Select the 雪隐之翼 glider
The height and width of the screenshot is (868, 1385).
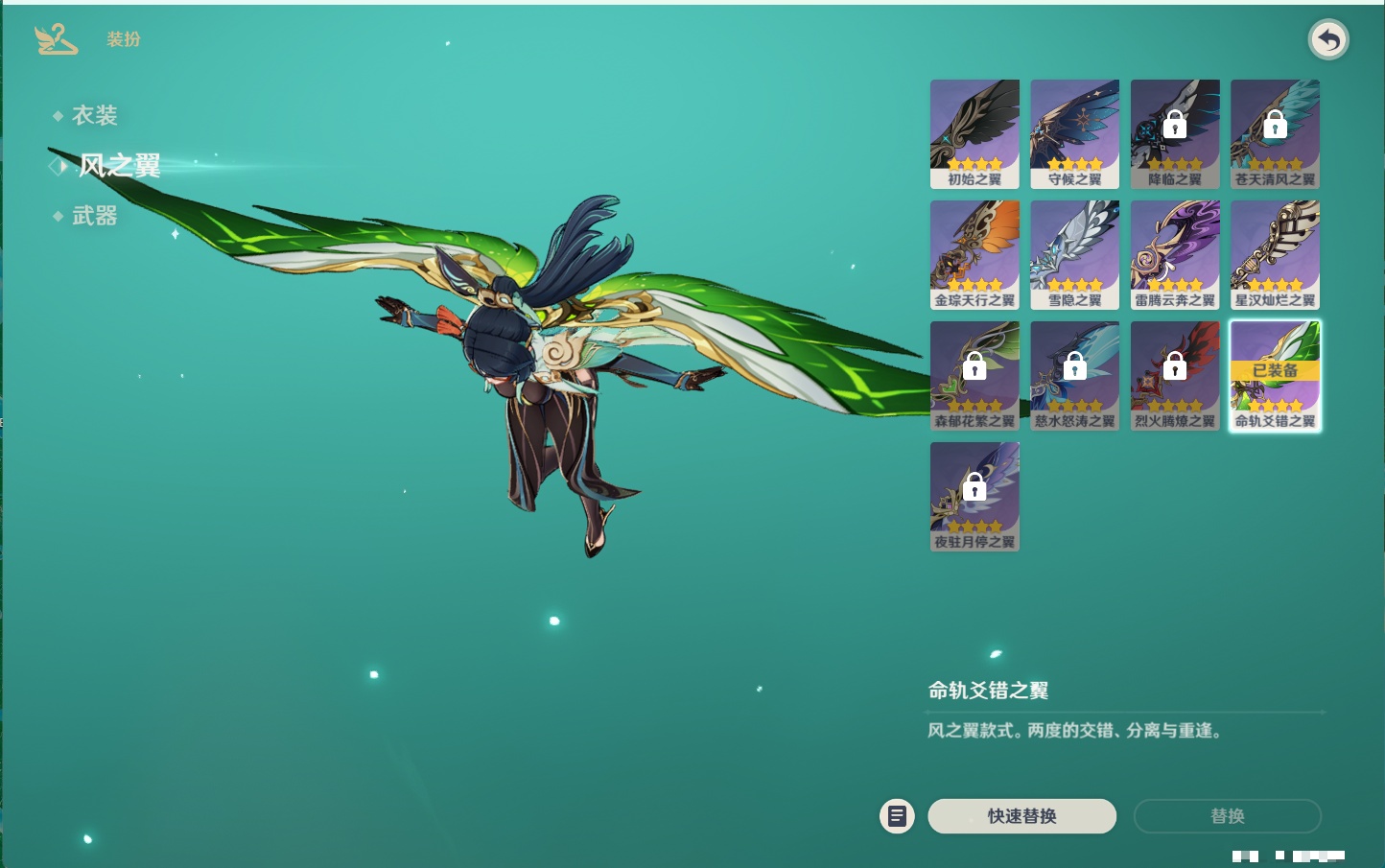coord(1074,254)
